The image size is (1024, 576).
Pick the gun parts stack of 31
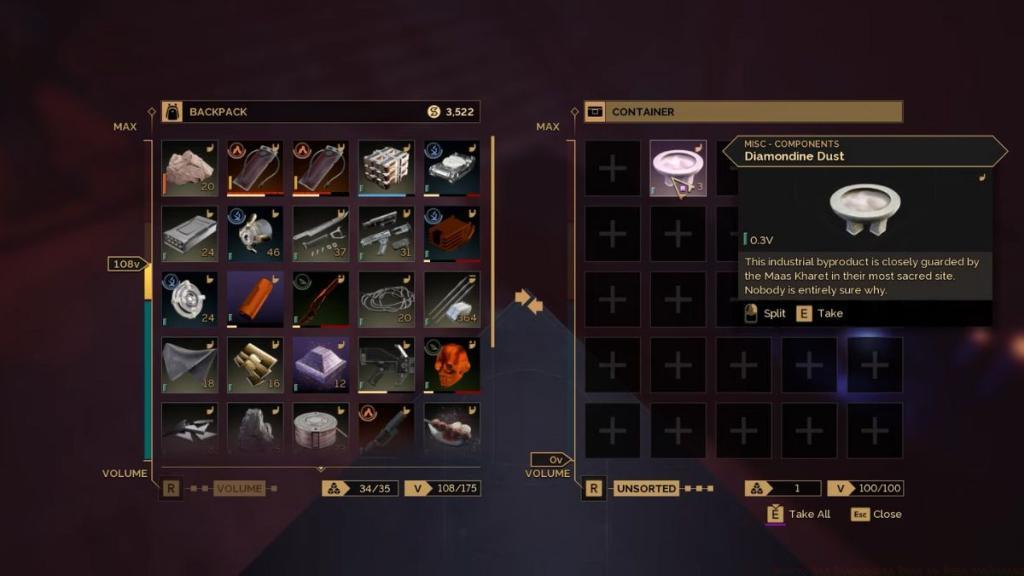[386, 234]
